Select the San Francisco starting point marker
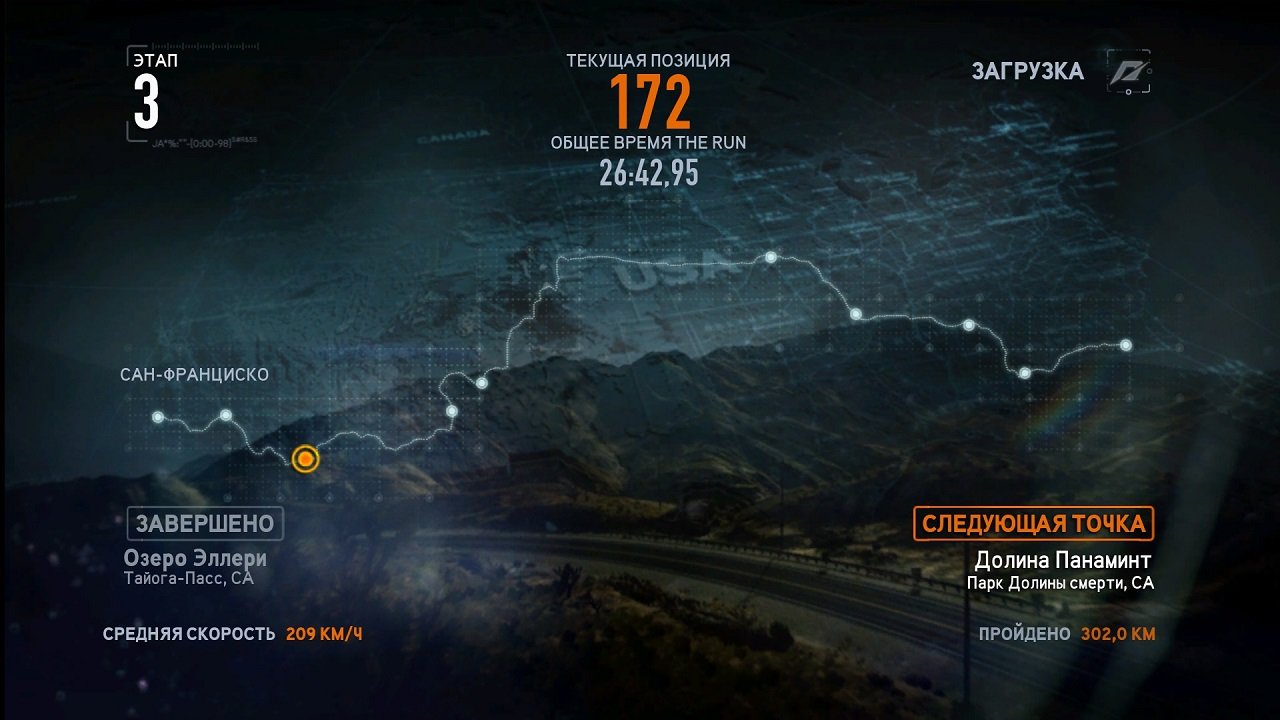This screenshot has height=720, width=1280. pyautogui.click(x=158, y=417)
